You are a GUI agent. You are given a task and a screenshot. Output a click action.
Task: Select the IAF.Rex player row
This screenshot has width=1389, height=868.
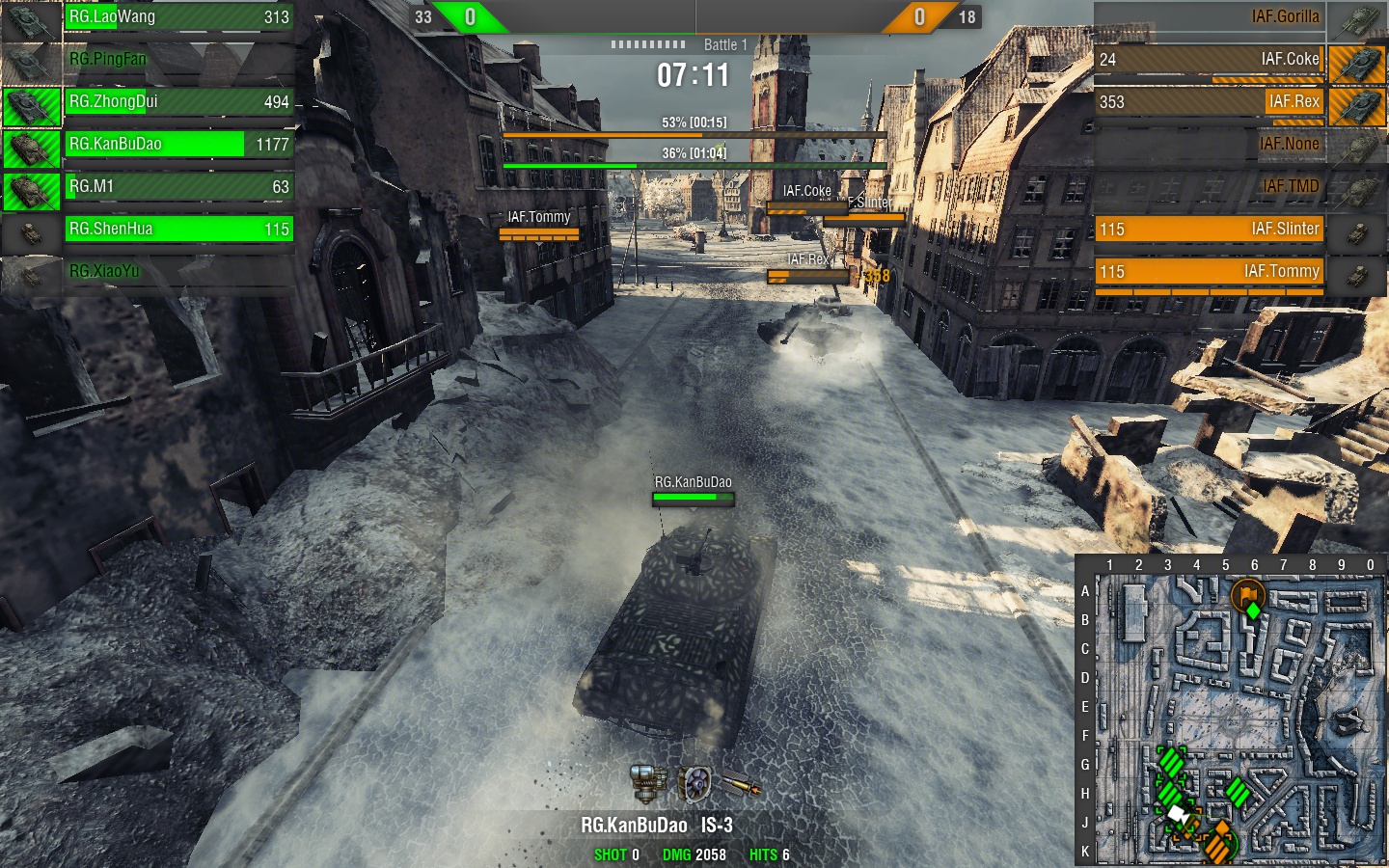pos(1210,102)
